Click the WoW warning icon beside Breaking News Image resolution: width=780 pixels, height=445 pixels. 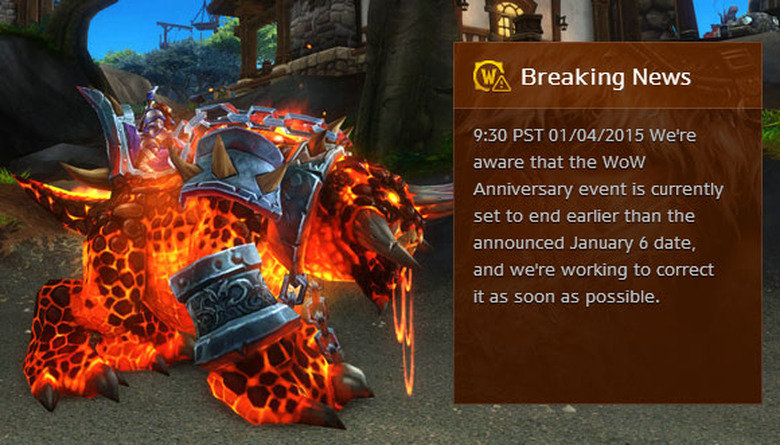point(491,77)
